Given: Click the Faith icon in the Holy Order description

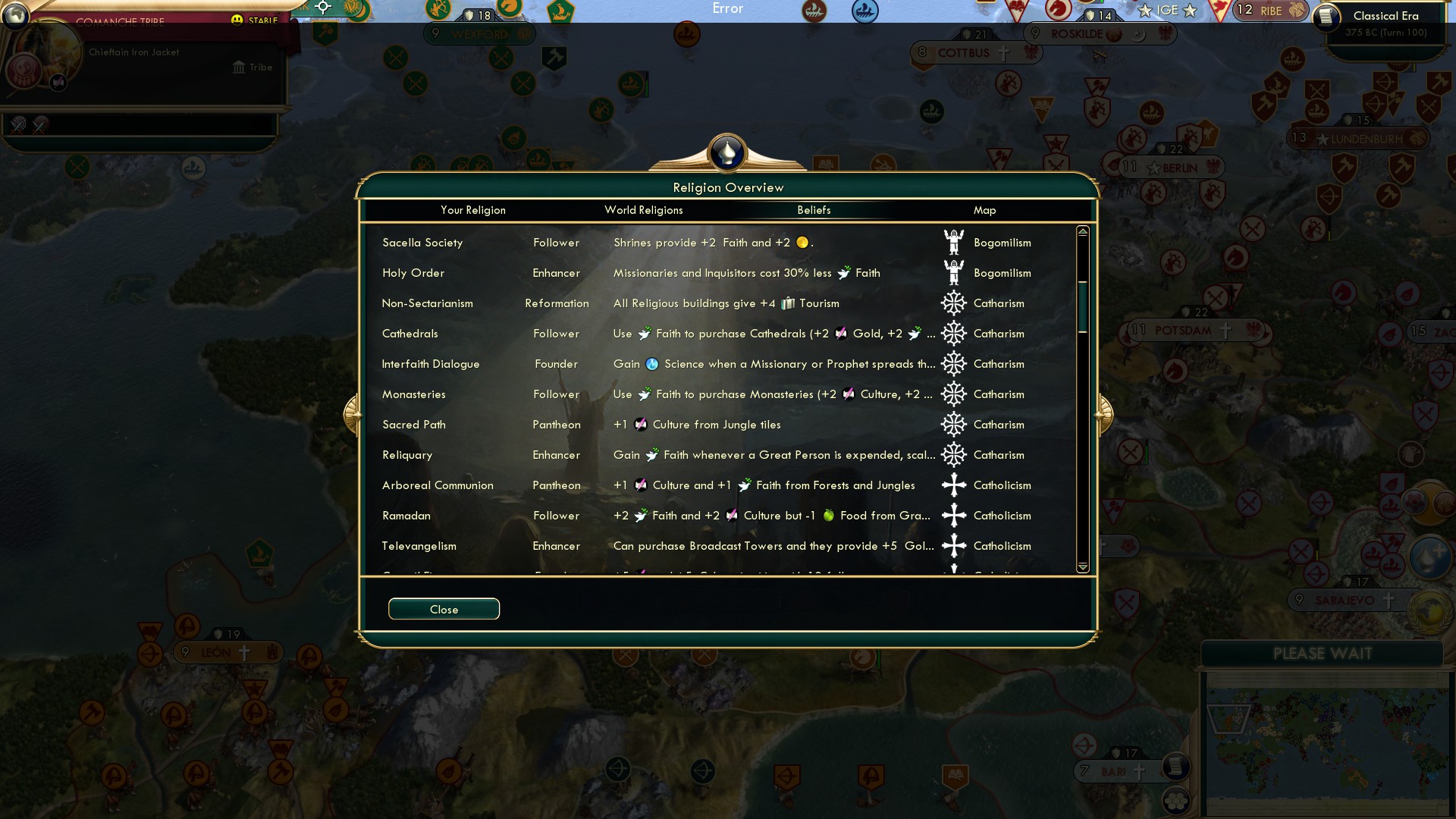Looking at the screenshot, I should (x=845, y=272).
